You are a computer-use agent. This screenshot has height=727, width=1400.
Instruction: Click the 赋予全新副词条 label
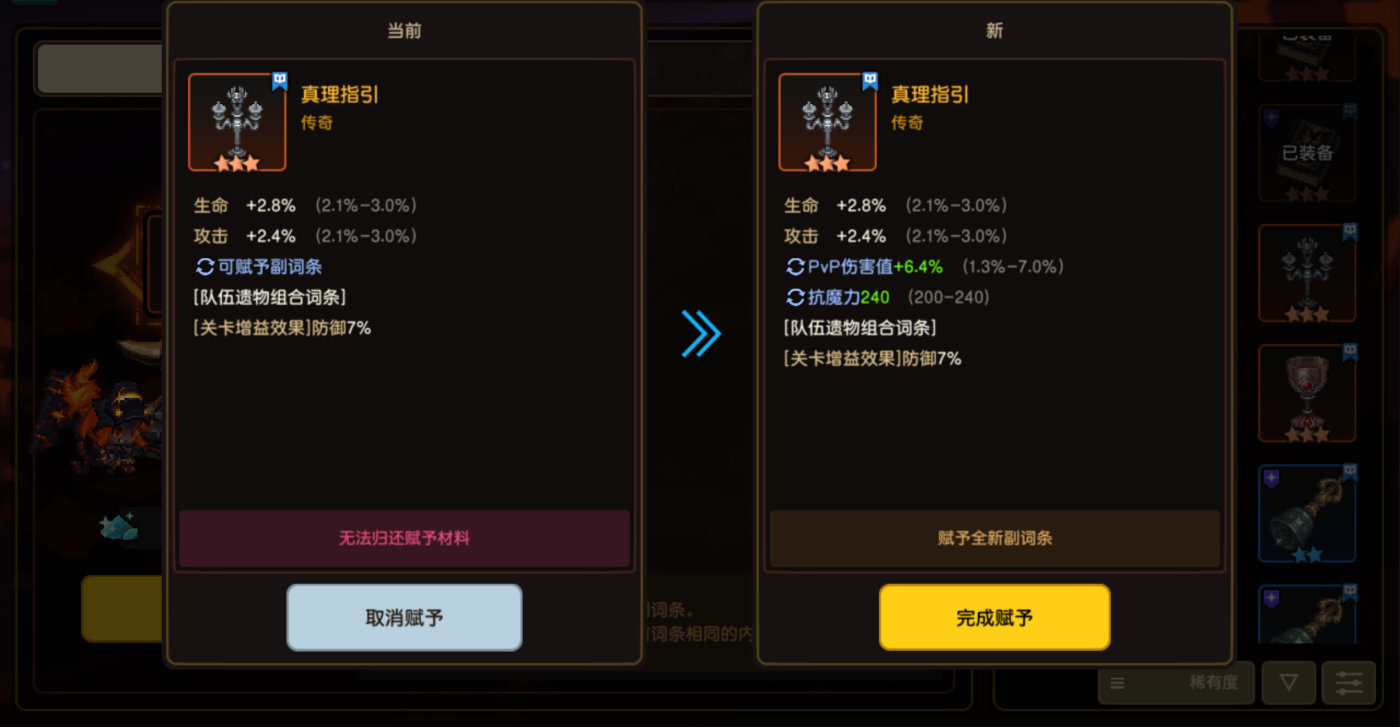(995, 538)
